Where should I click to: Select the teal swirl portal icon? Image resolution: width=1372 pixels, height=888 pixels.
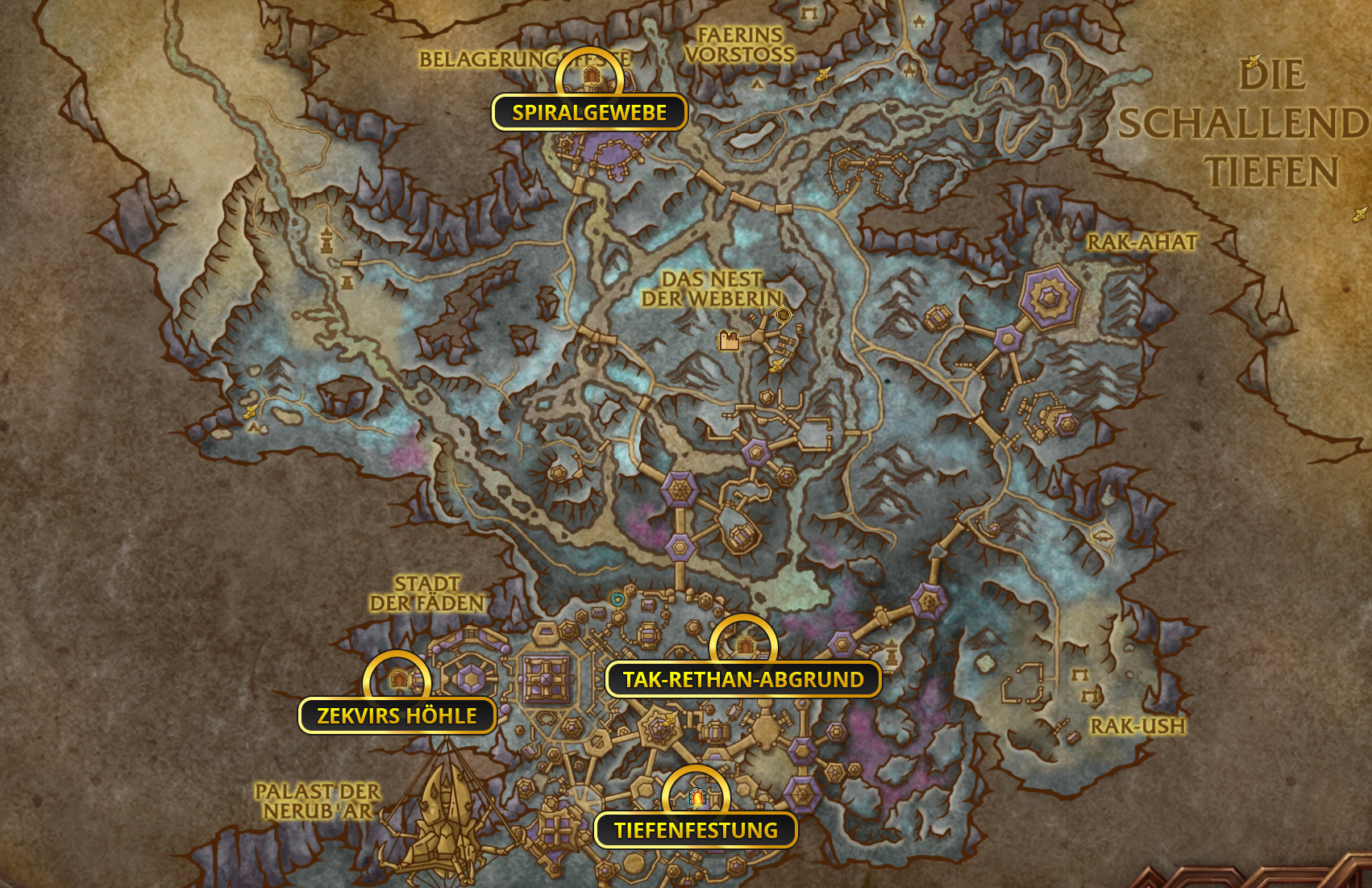pyautogui.click(x=617, y=599)
